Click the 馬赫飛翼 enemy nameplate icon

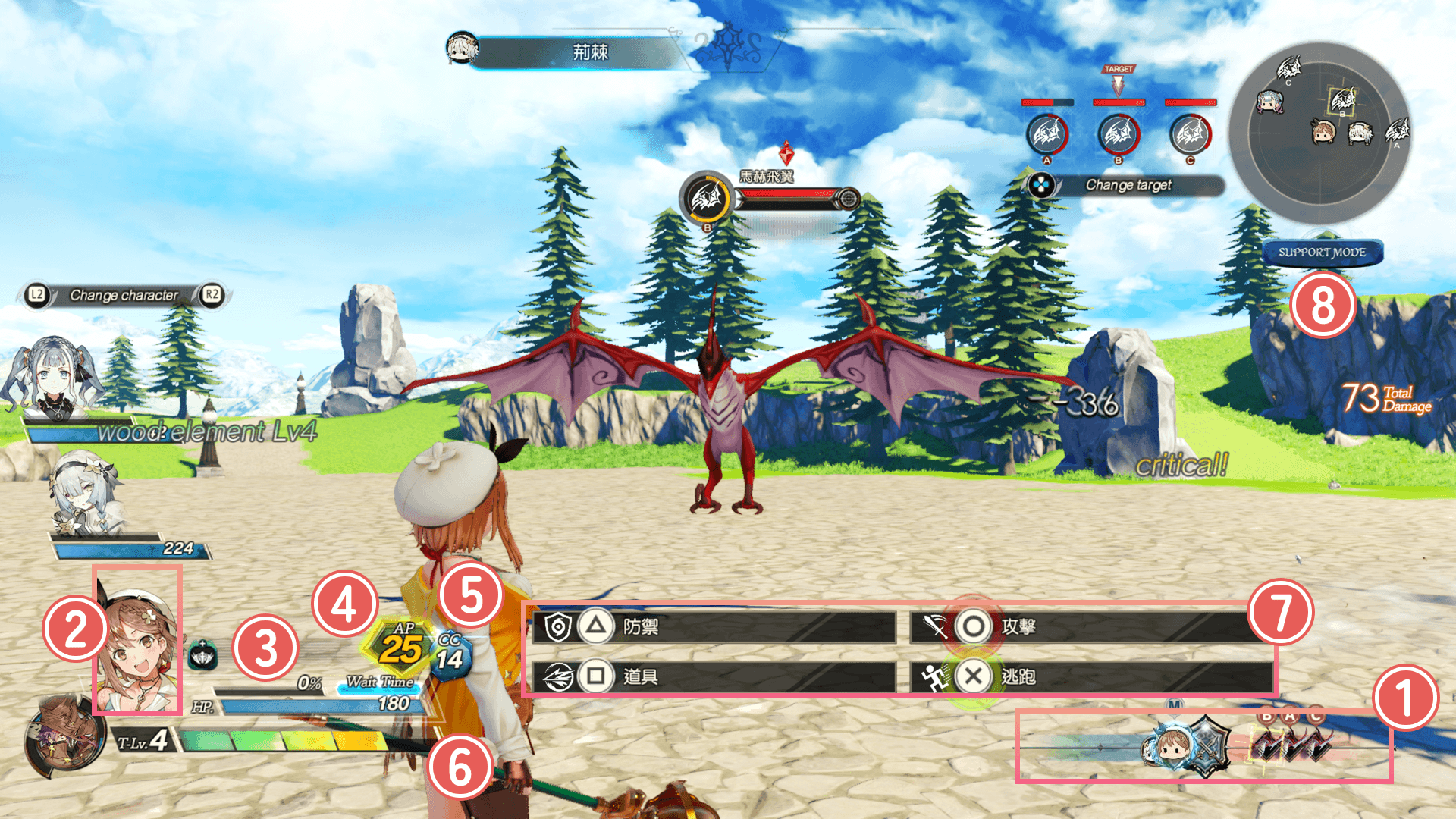point(707,199)
